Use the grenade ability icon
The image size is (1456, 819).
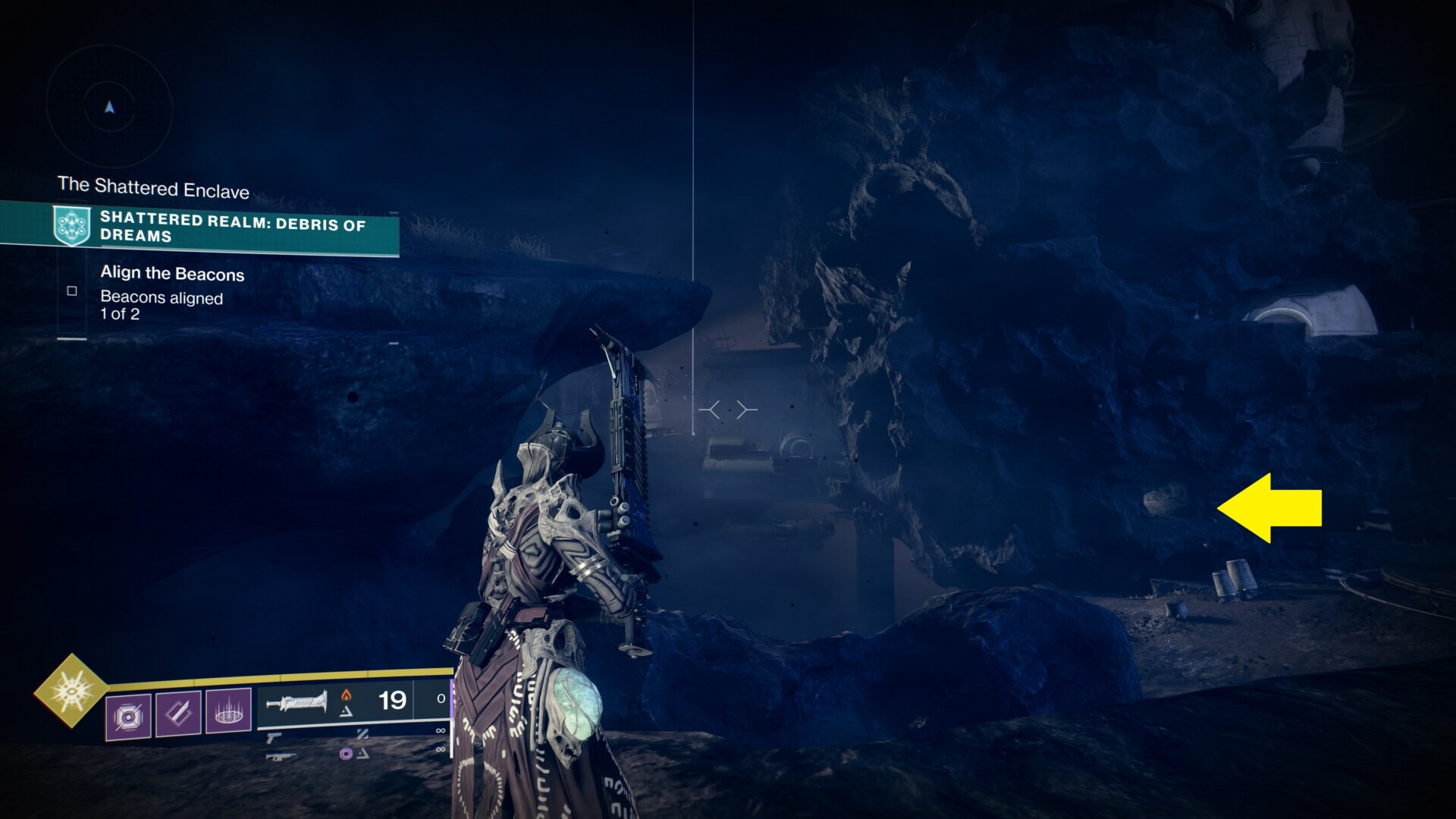click(x=128, y=714)
